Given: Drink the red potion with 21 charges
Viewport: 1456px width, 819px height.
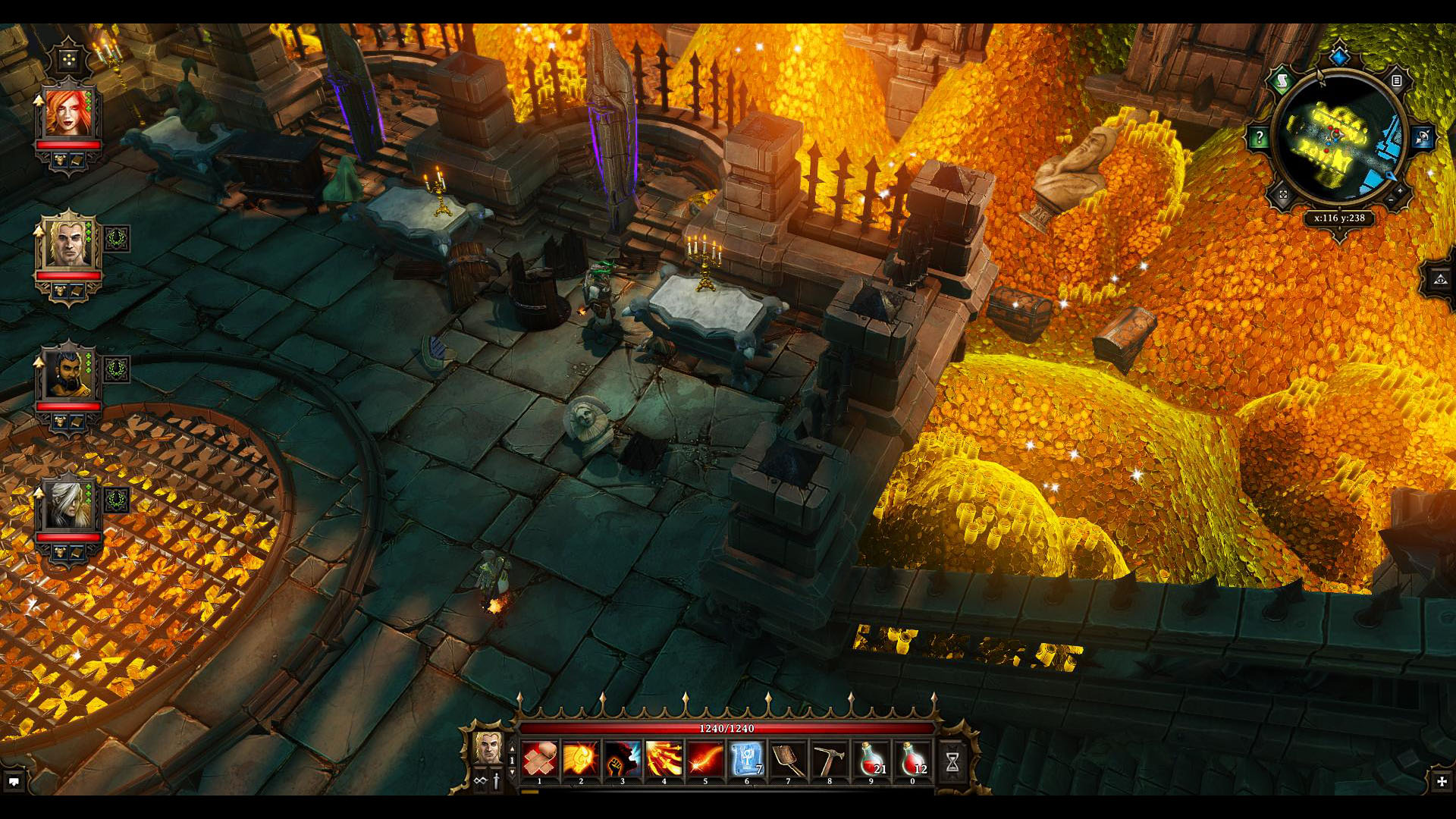Looking at the screenshot, I should pyautogui.click(x=871, y=759).
